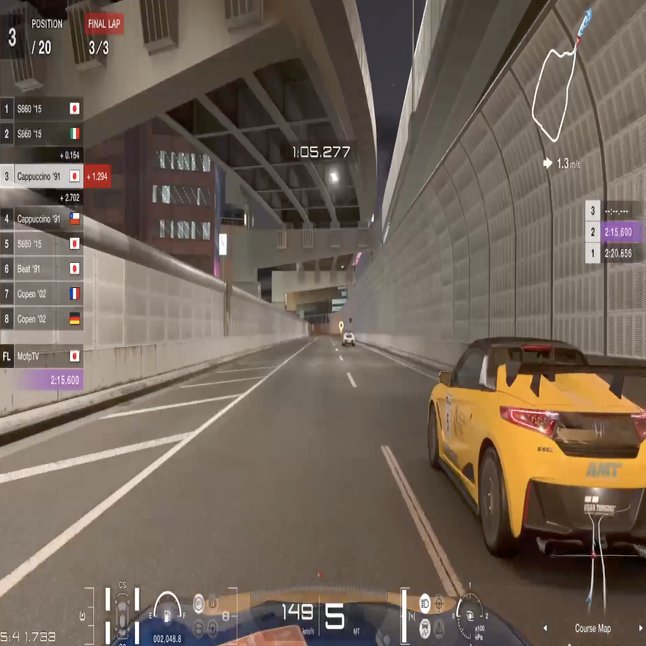Click the MofpTV fastest lap entry
The image size is (646, 646).
pyautogui.click(x=42, y=355)
